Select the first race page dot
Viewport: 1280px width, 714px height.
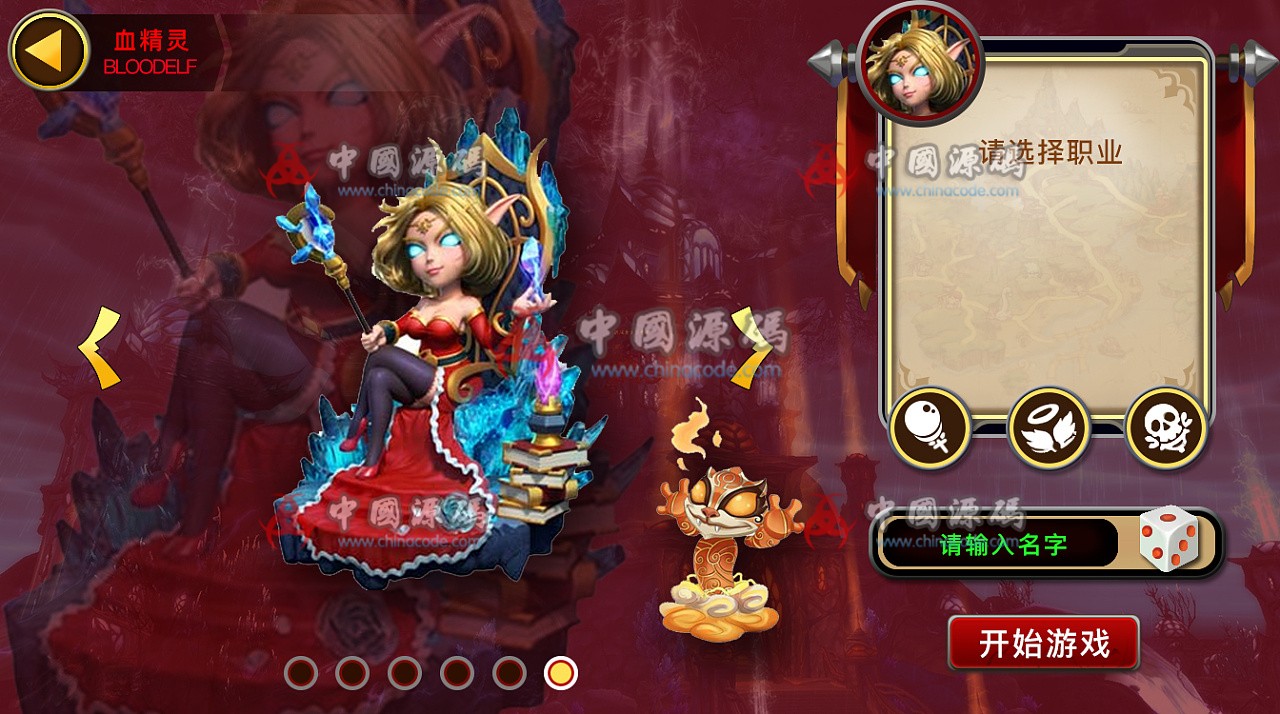point(301,673)
